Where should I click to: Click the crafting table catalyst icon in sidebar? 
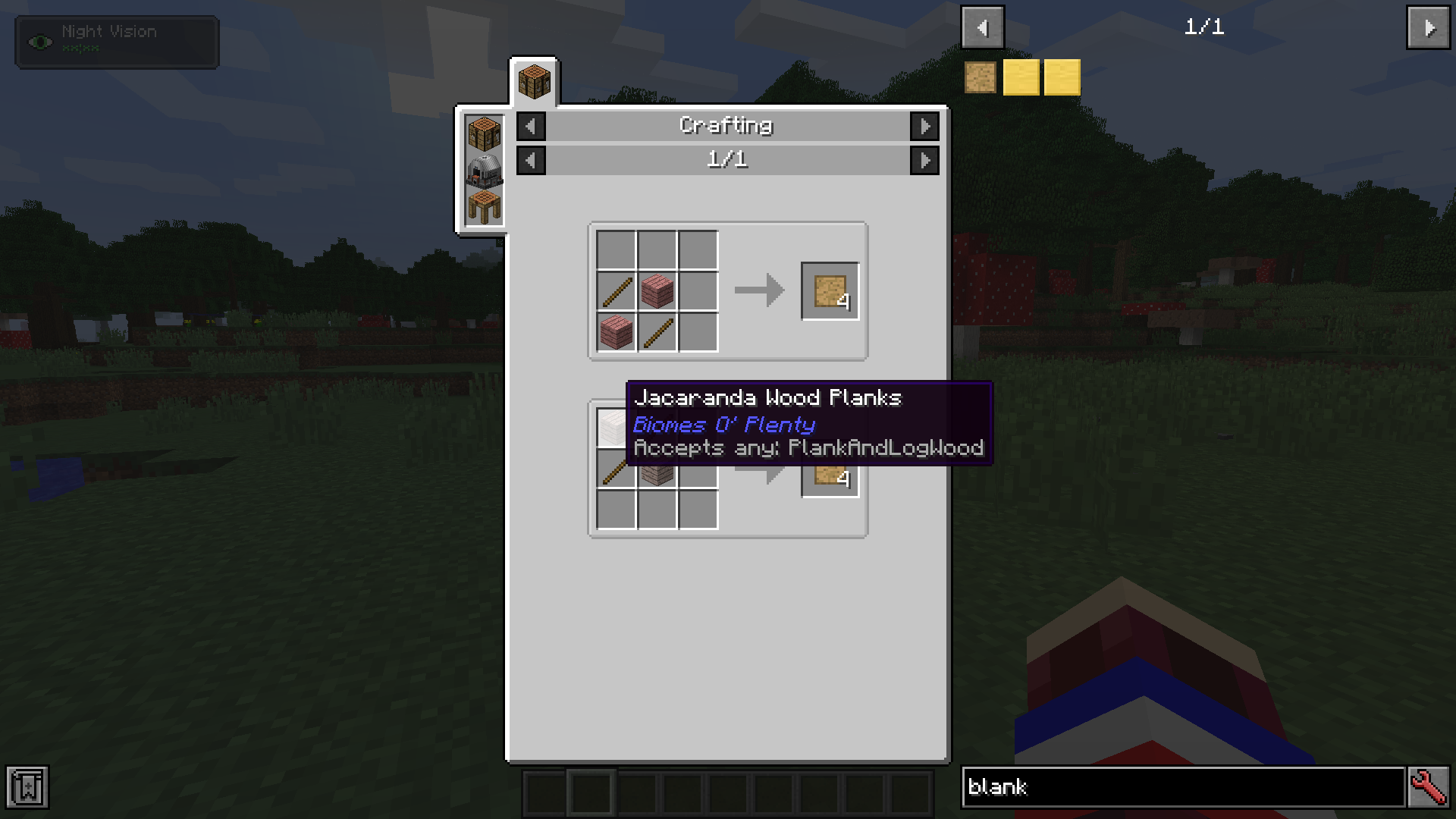pyautogui.click(x=483, y=133)
